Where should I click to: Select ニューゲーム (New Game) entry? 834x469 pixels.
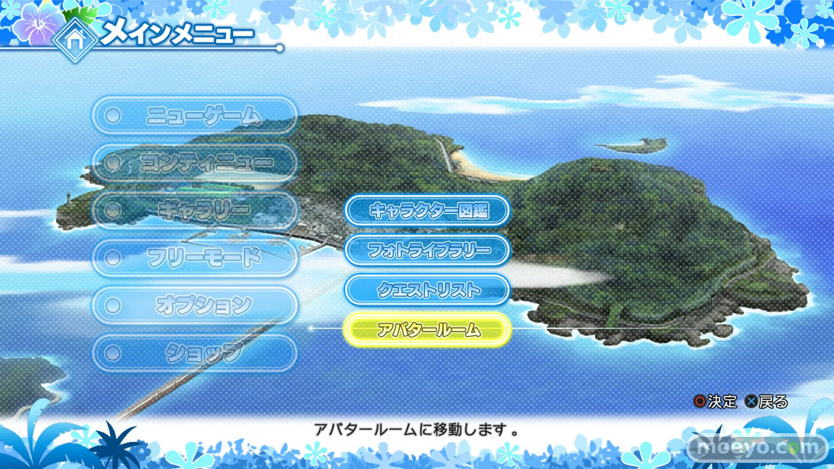coord(196,116)
